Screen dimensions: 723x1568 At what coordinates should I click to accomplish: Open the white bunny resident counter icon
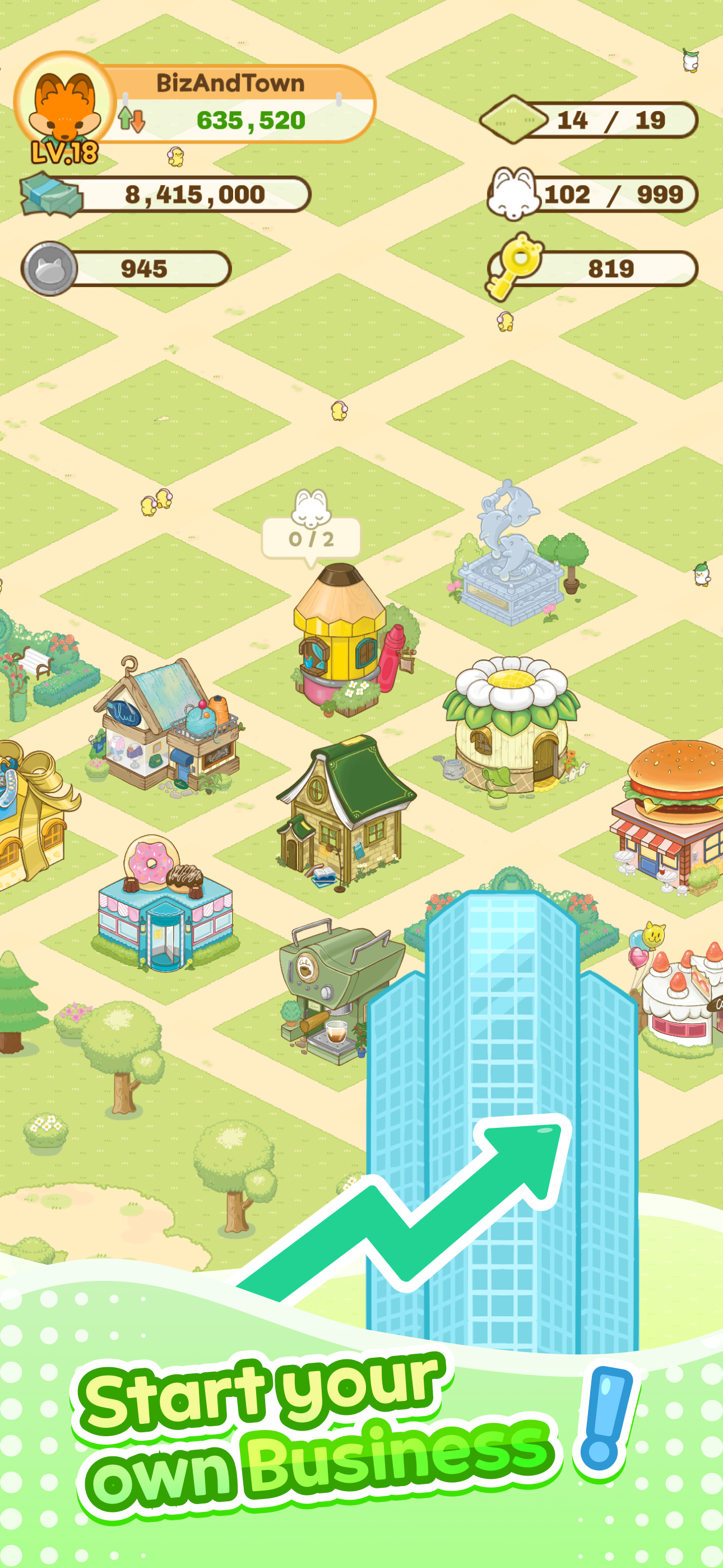(x=515, y=193)
